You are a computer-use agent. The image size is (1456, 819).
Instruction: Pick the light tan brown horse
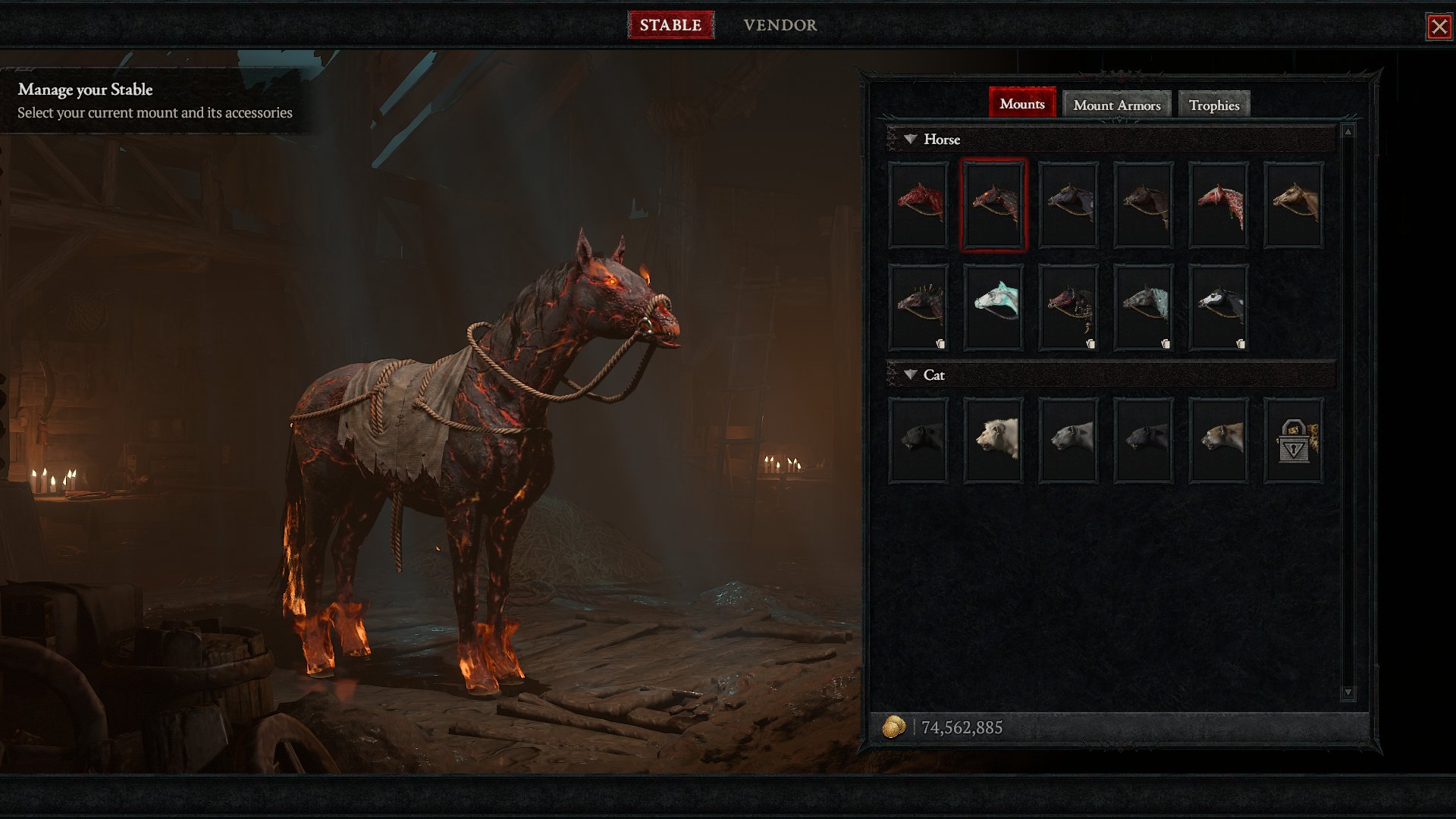1294,205
